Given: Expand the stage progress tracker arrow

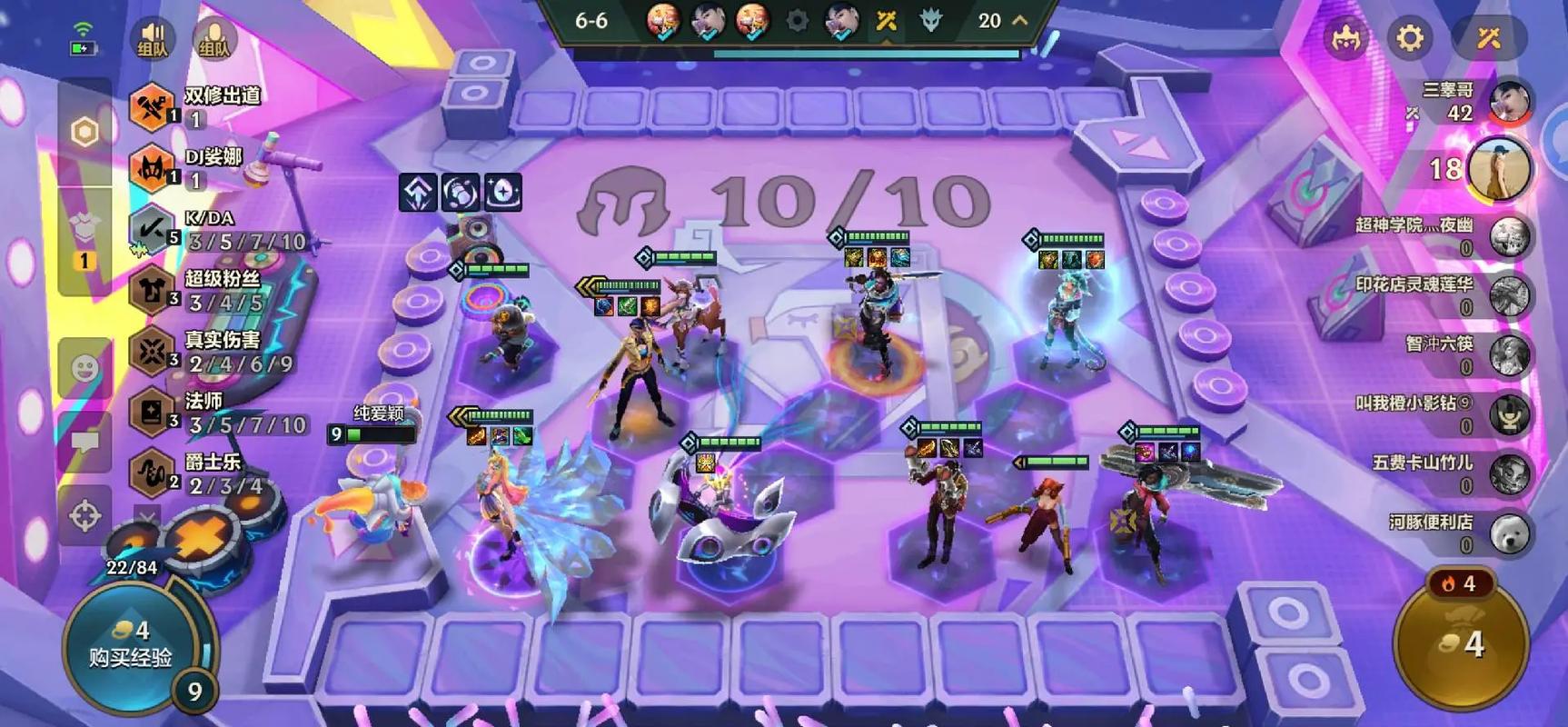Looking at the screenshot, I should point(1020,20).
